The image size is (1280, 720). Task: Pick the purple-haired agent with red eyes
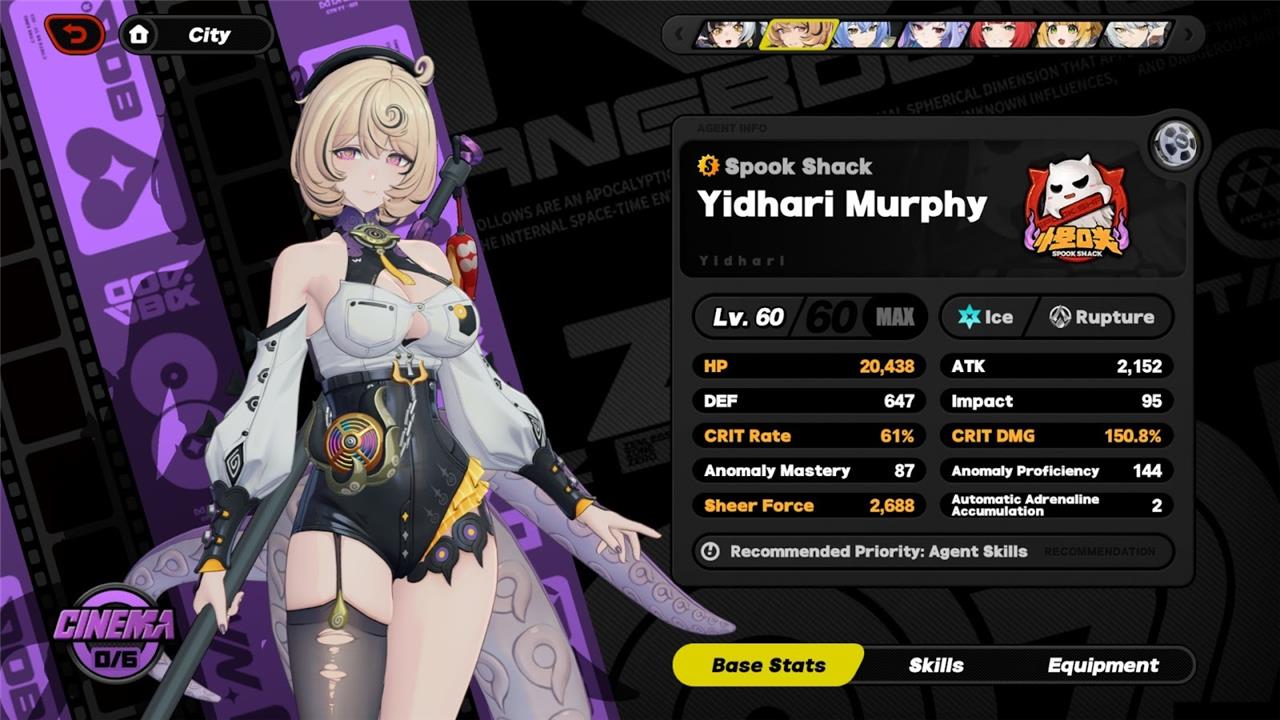coord(931,35)
